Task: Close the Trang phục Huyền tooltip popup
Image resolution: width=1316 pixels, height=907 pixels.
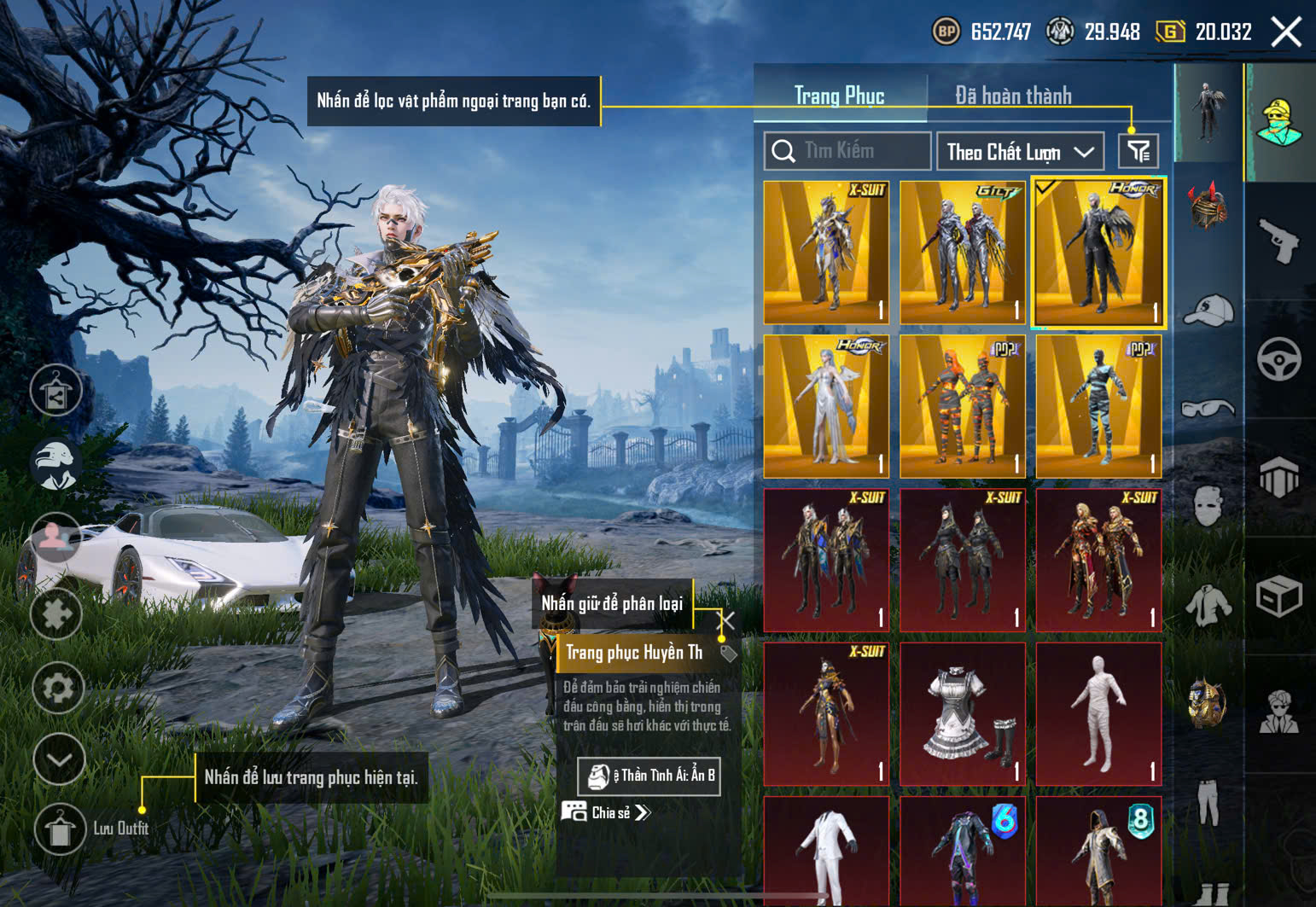Action: click(727, 619)
